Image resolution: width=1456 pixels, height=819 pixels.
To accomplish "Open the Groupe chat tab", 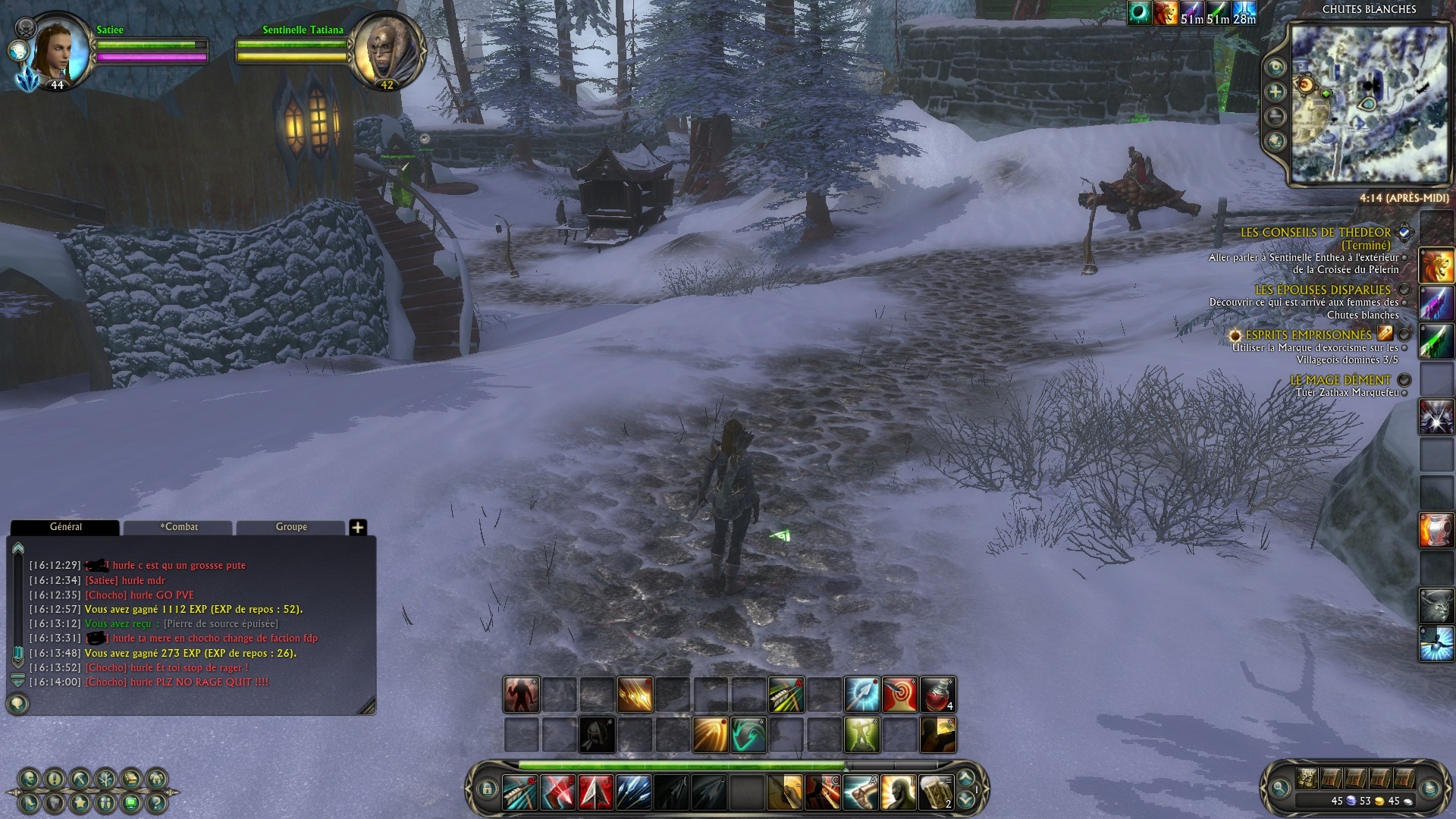I will pyautogui.click(x=291, y=527).
